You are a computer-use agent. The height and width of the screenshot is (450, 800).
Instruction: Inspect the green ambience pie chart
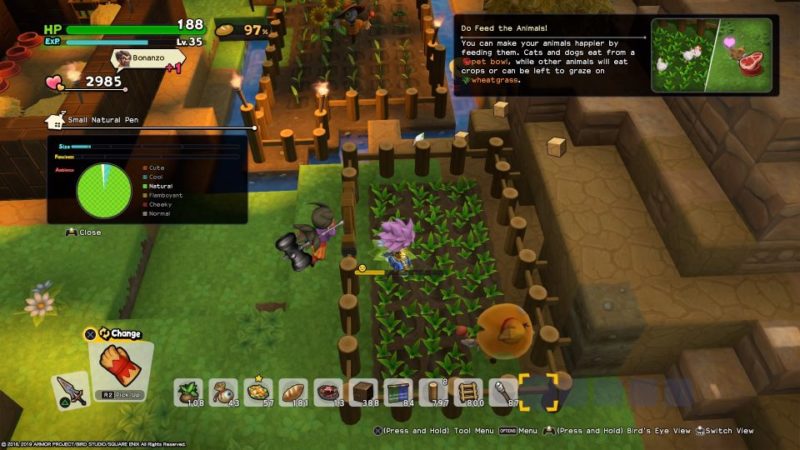coord(104,188)
